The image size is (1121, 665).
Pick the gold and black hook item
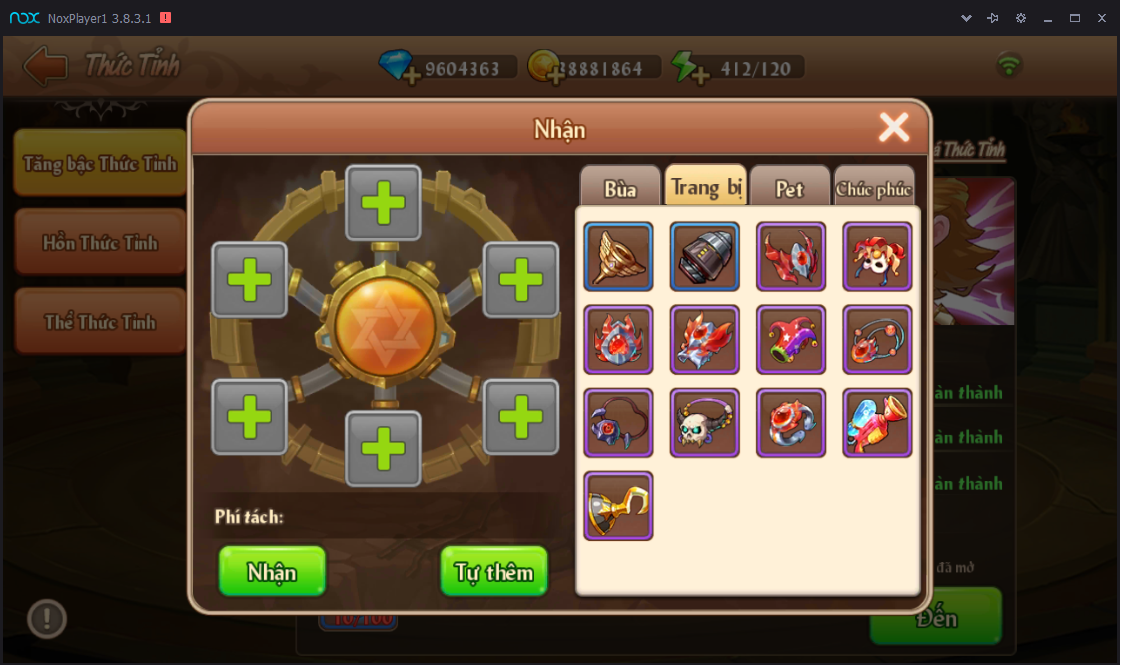618,506
